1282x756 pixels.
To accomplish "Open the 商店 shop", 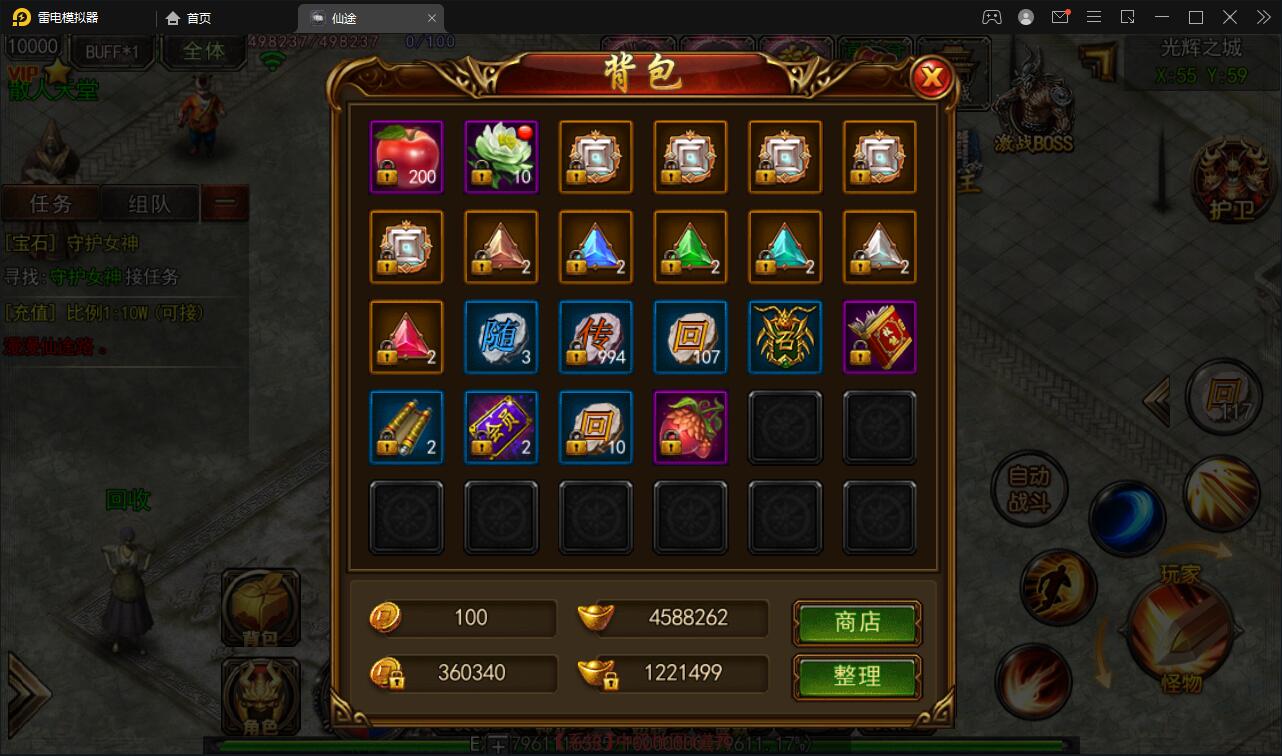I will (857, 622).
